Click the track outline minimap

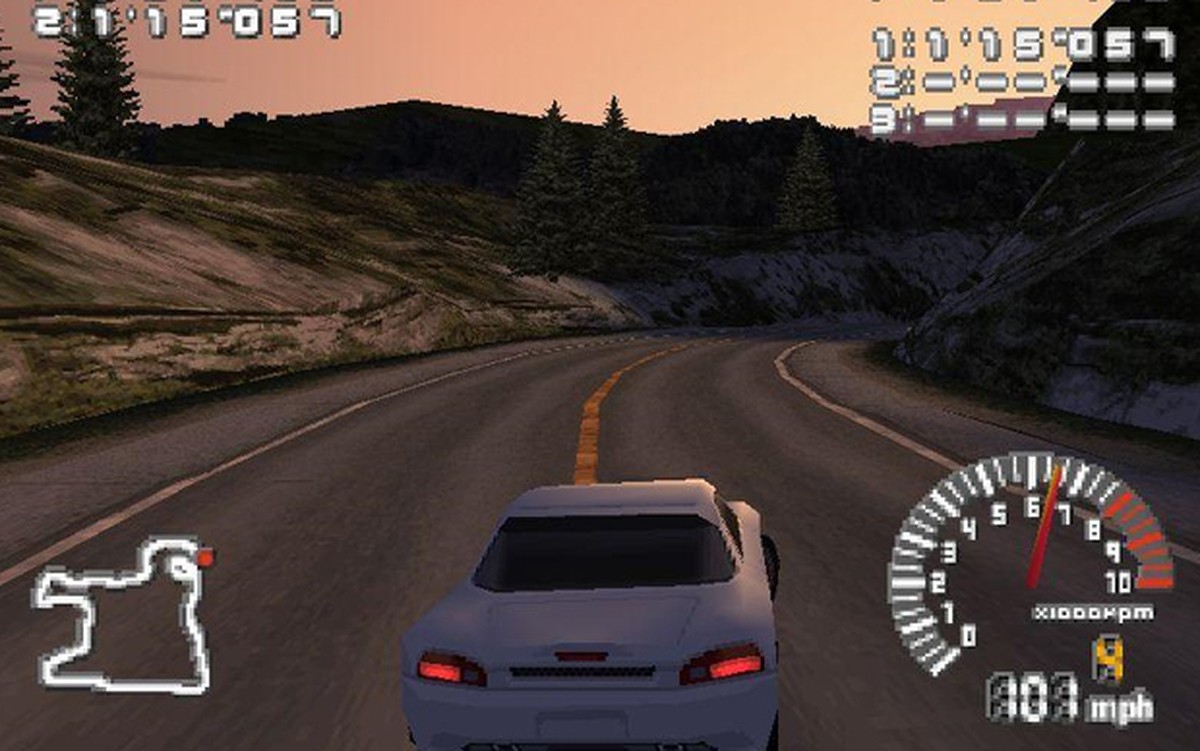point(124,615)
